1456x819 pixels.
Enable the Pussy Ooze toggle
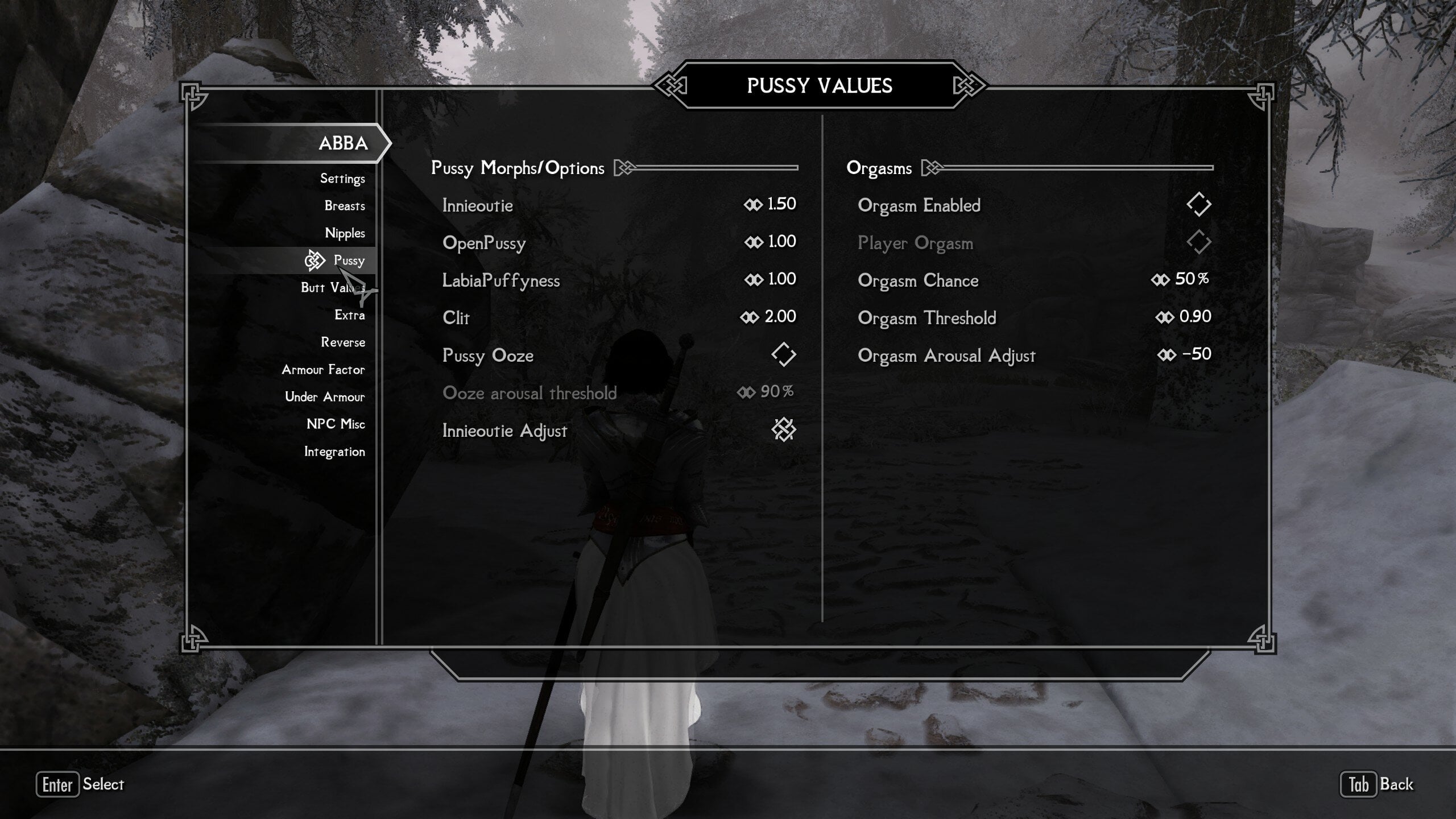click(784, 353)
